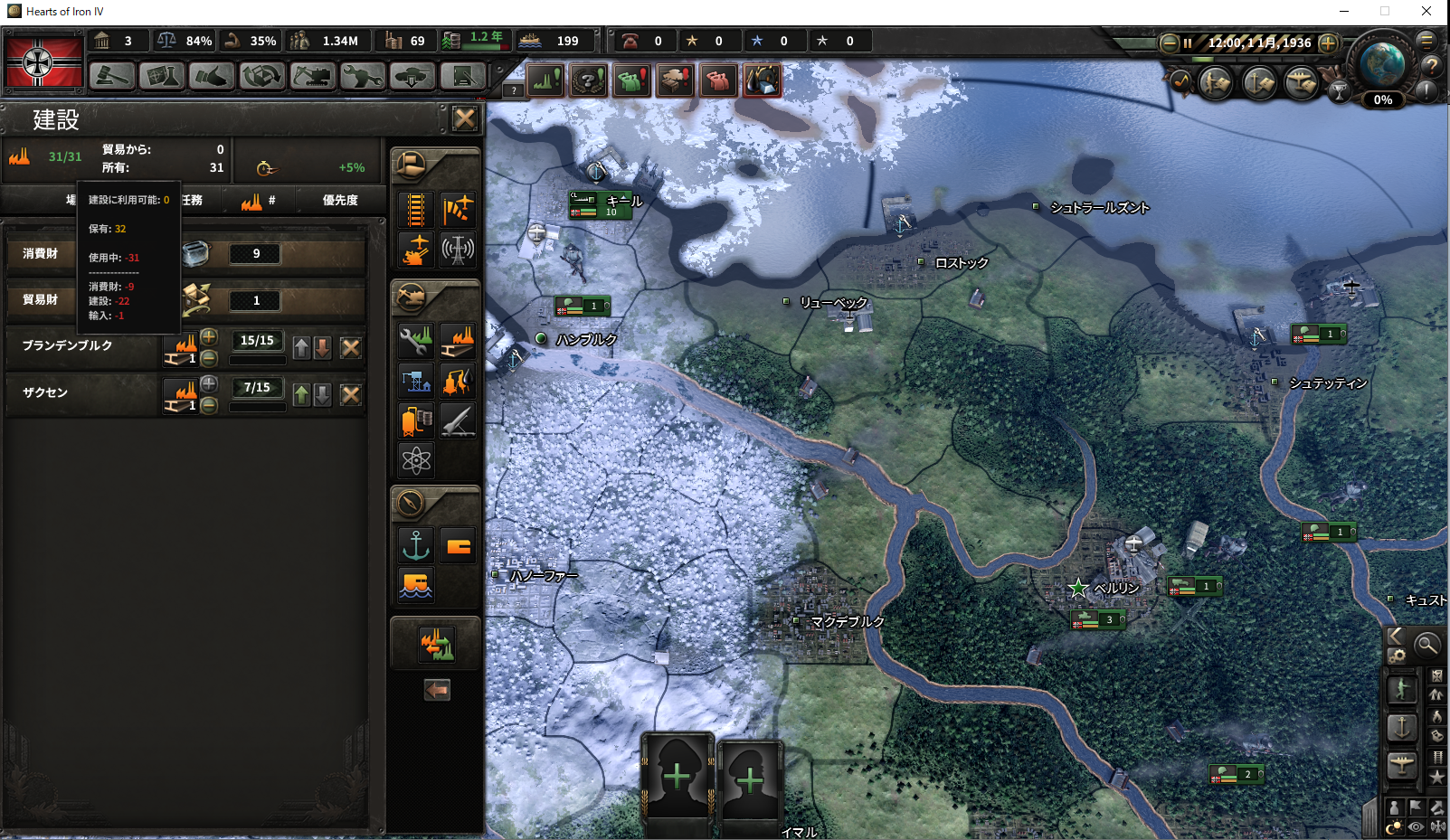Close the construction (建設) panel
This screenshot has width=1450, height=840.
465,118
